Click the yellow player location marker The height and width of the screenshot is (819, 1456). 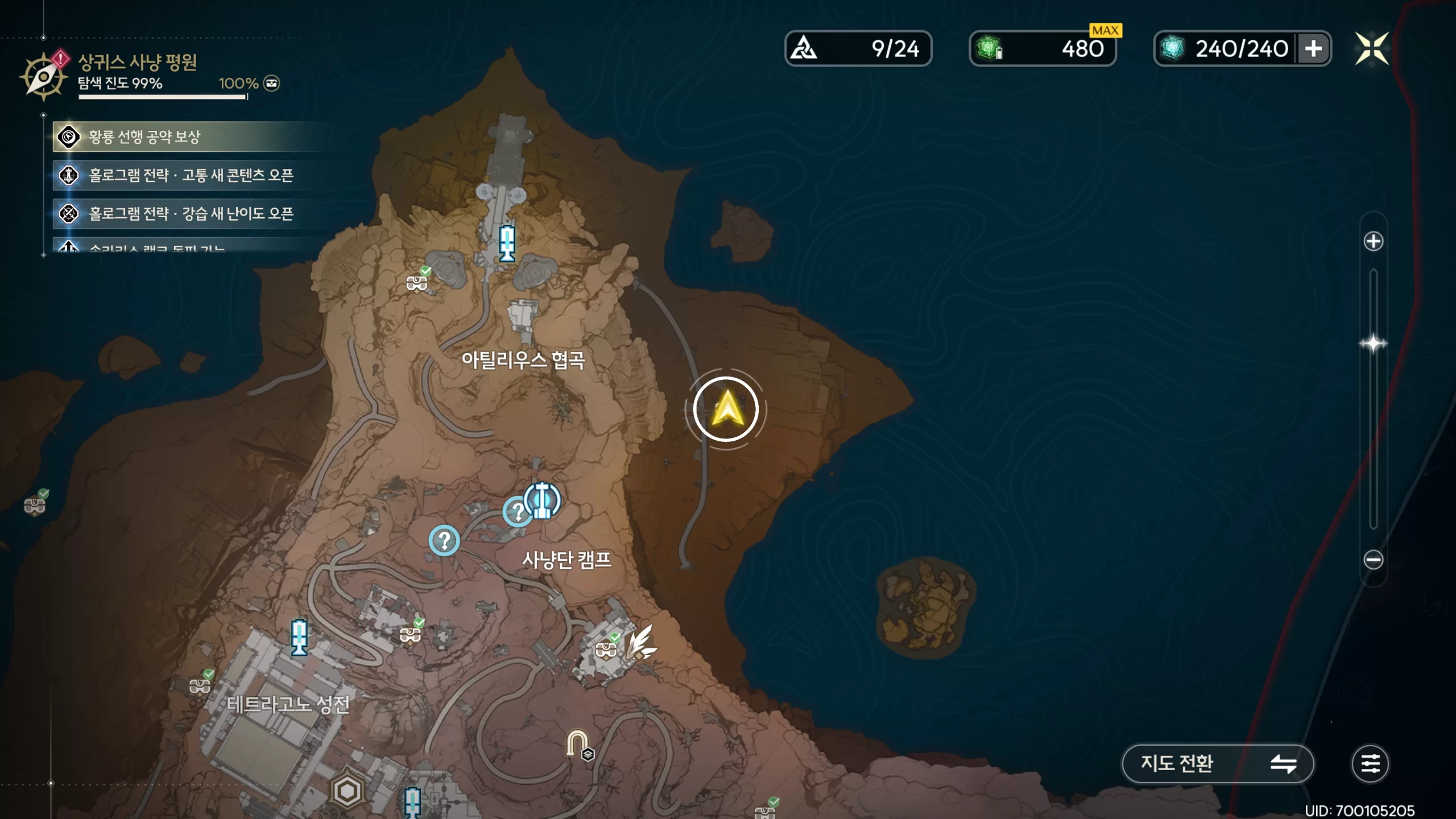tap(726, 409)
